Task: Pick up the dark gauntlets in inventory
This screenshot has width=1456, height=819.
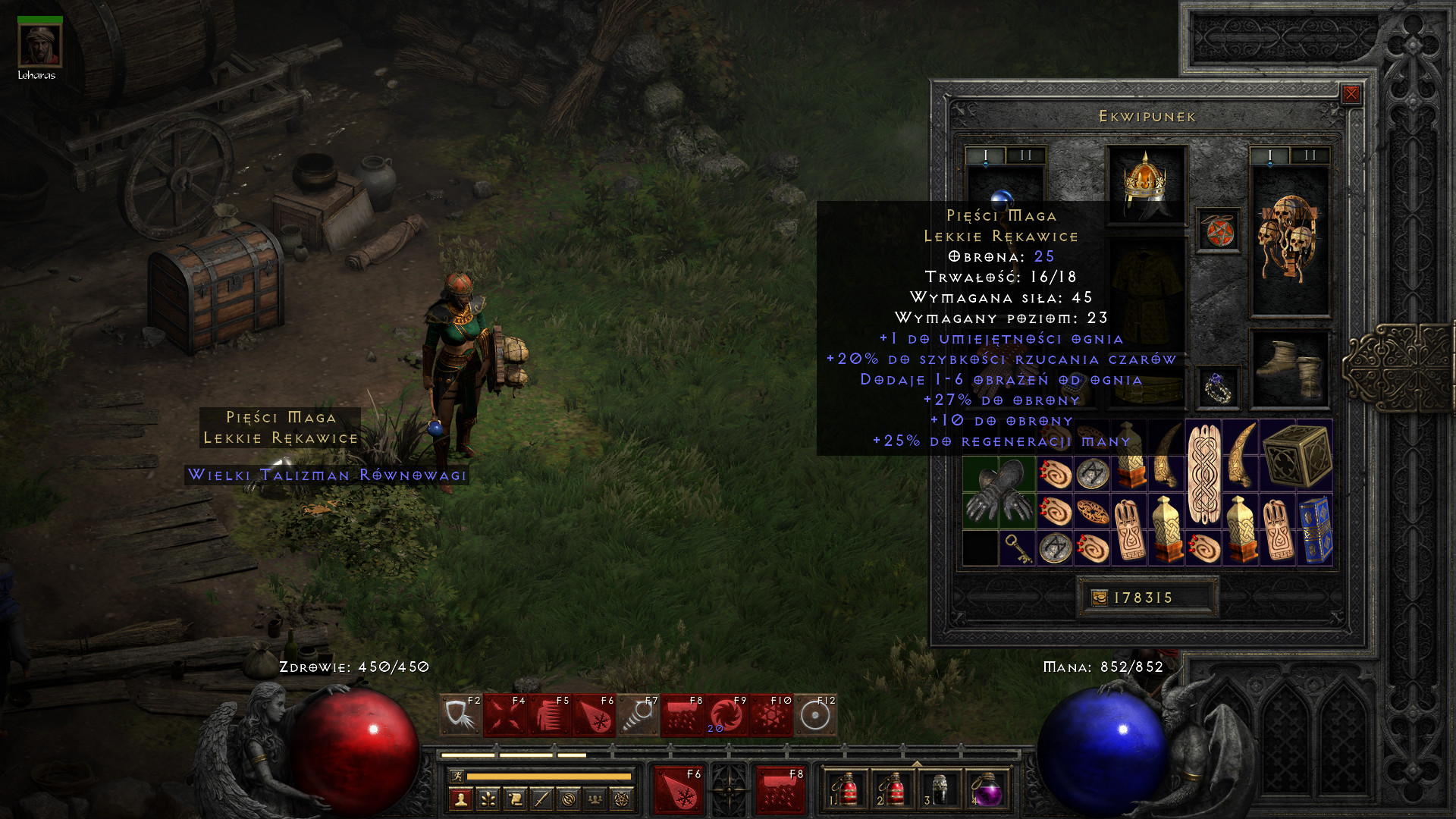Action: pos(999,493)
